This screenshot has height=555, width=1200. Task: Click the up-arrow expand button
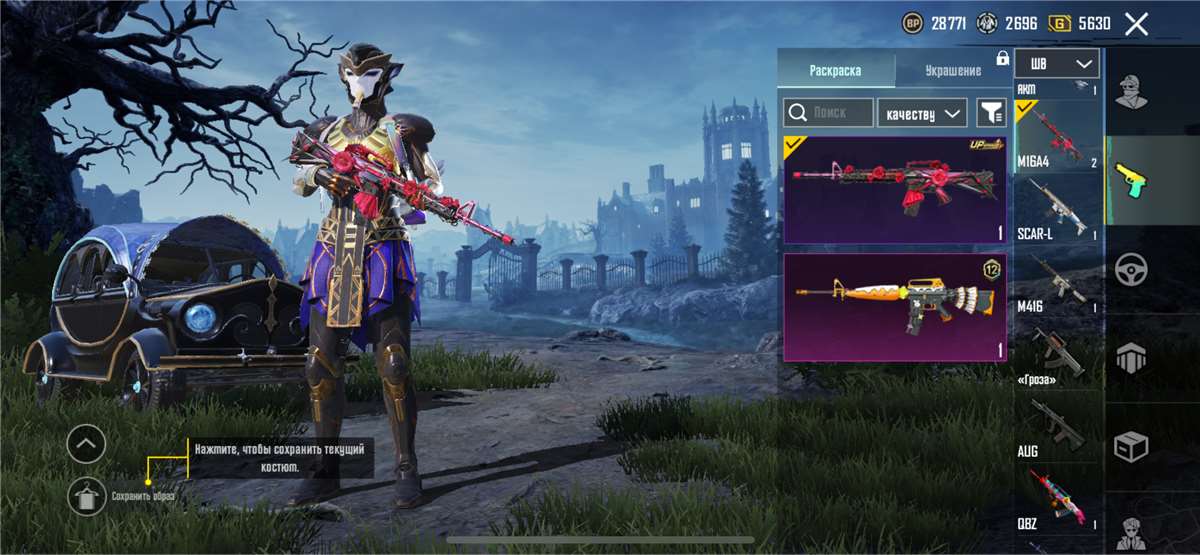coord(87,443)
